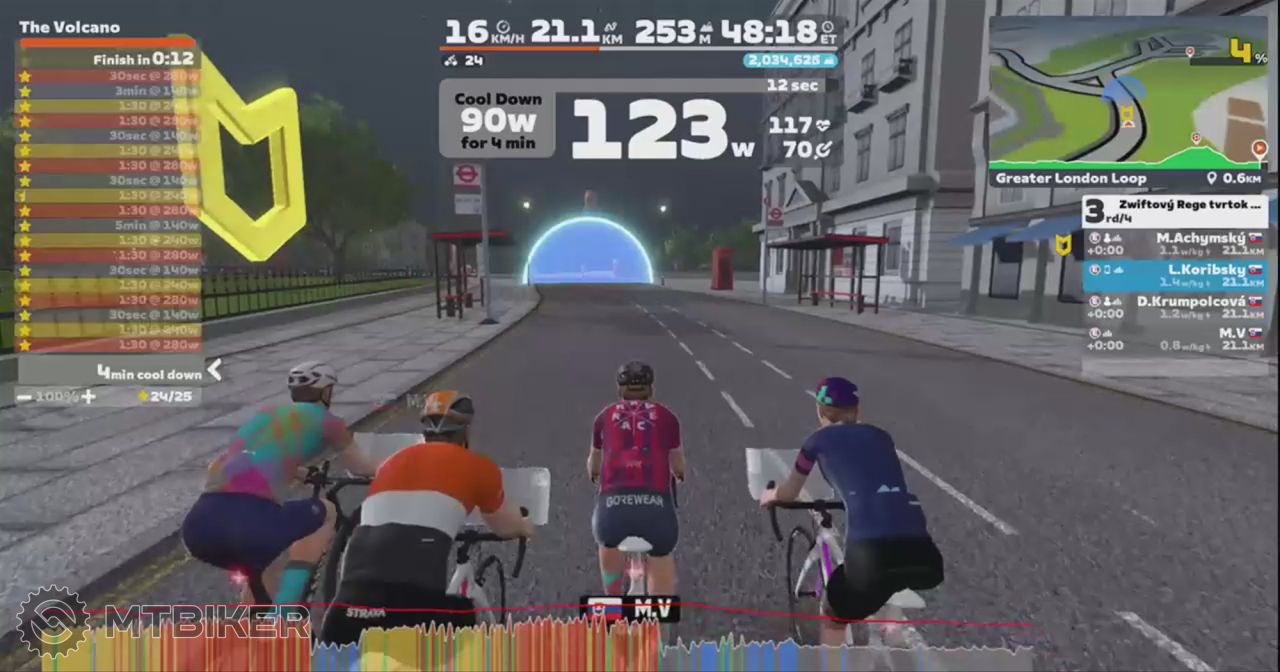This screenshot has width=1280, height=672.
Task: Increase workout intensity with the plus button
Action: coord(88,397)
